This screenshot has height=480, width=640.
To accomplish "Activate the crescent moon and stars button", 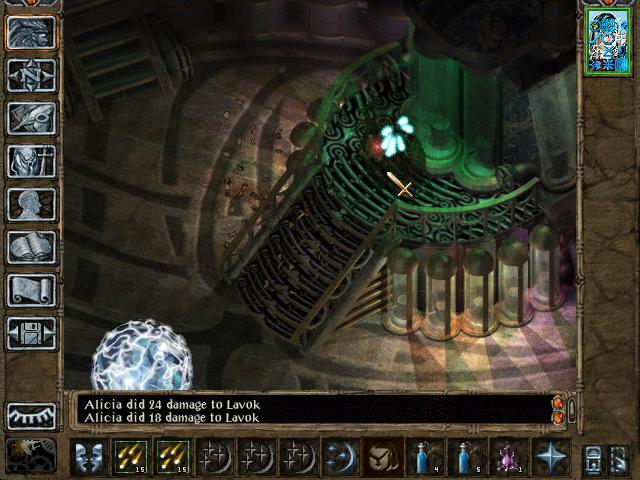I will (340, 457).
